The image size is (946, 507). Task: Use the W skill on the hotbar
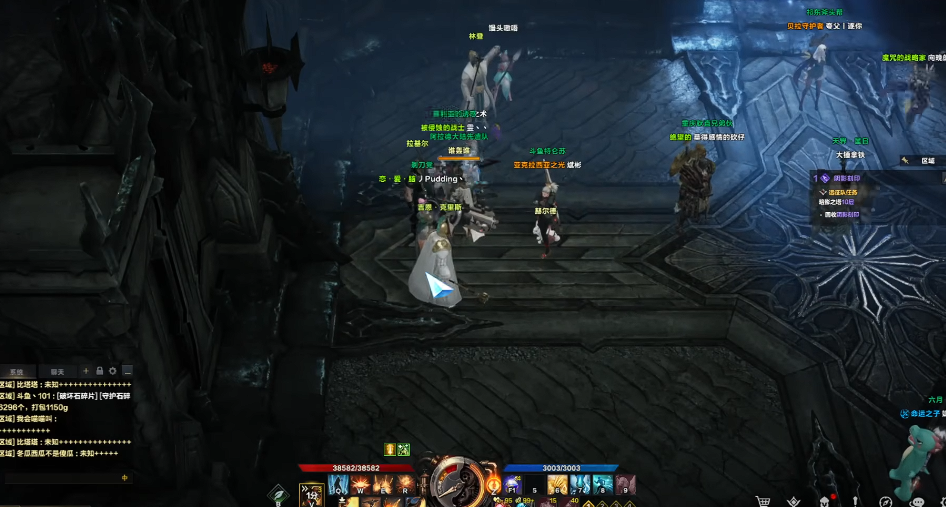360,485
